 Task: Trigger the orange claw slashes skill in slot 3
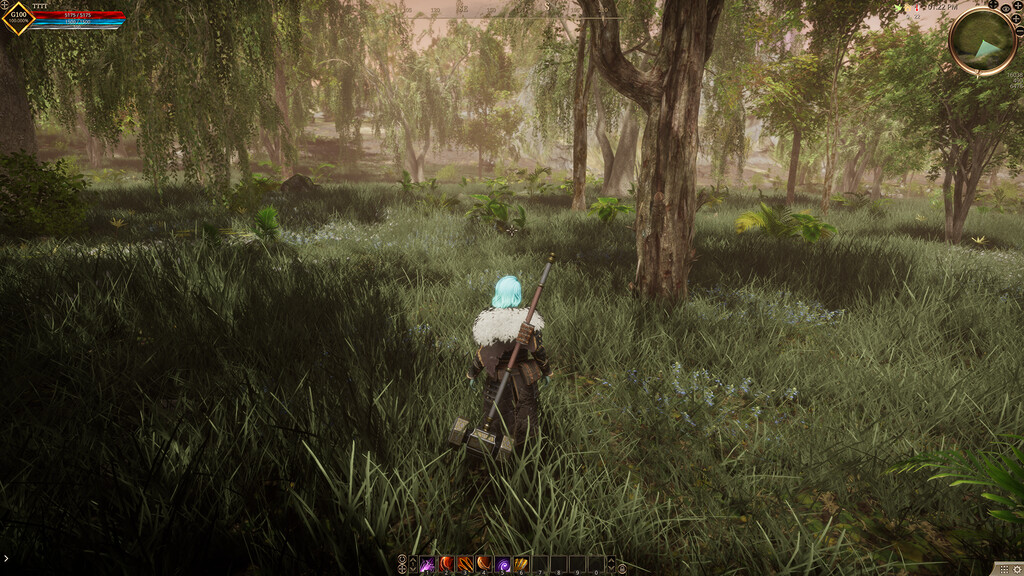(x=465, y=565)
